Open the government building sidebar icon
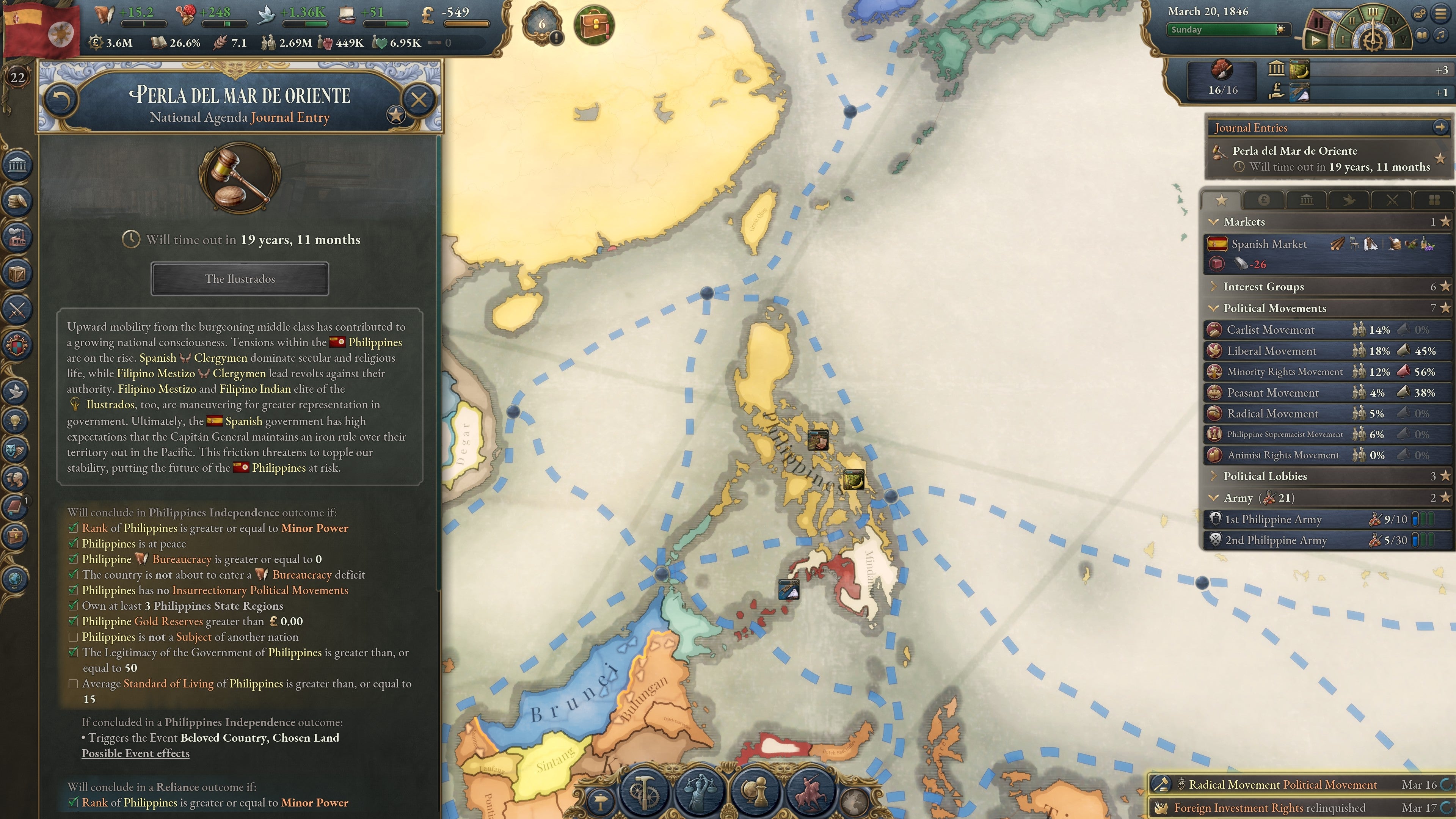1456x819 pixels. click(x=17, y=165)
